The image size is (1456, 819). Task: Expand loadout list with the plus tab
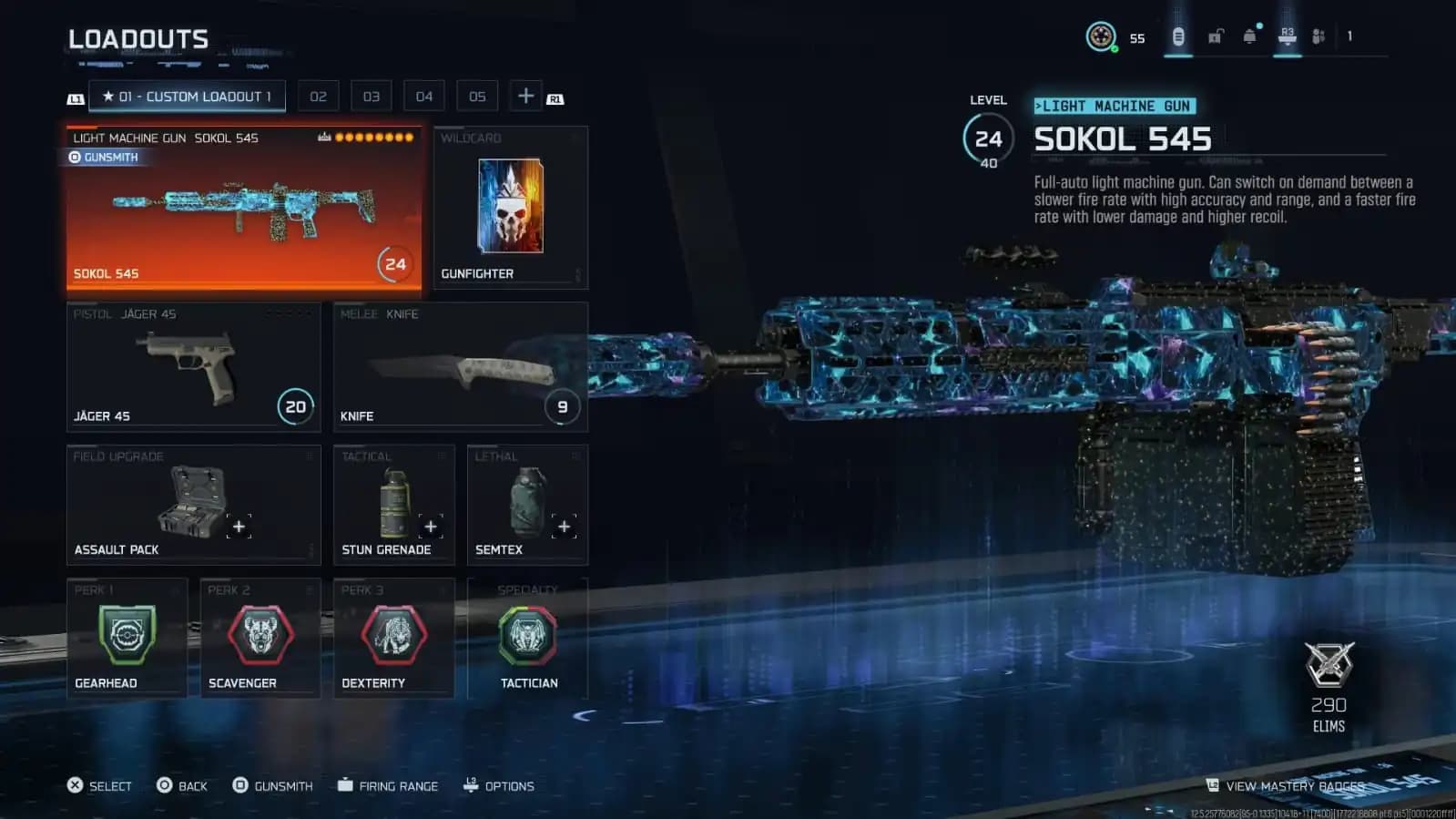(x=524, y=95)
